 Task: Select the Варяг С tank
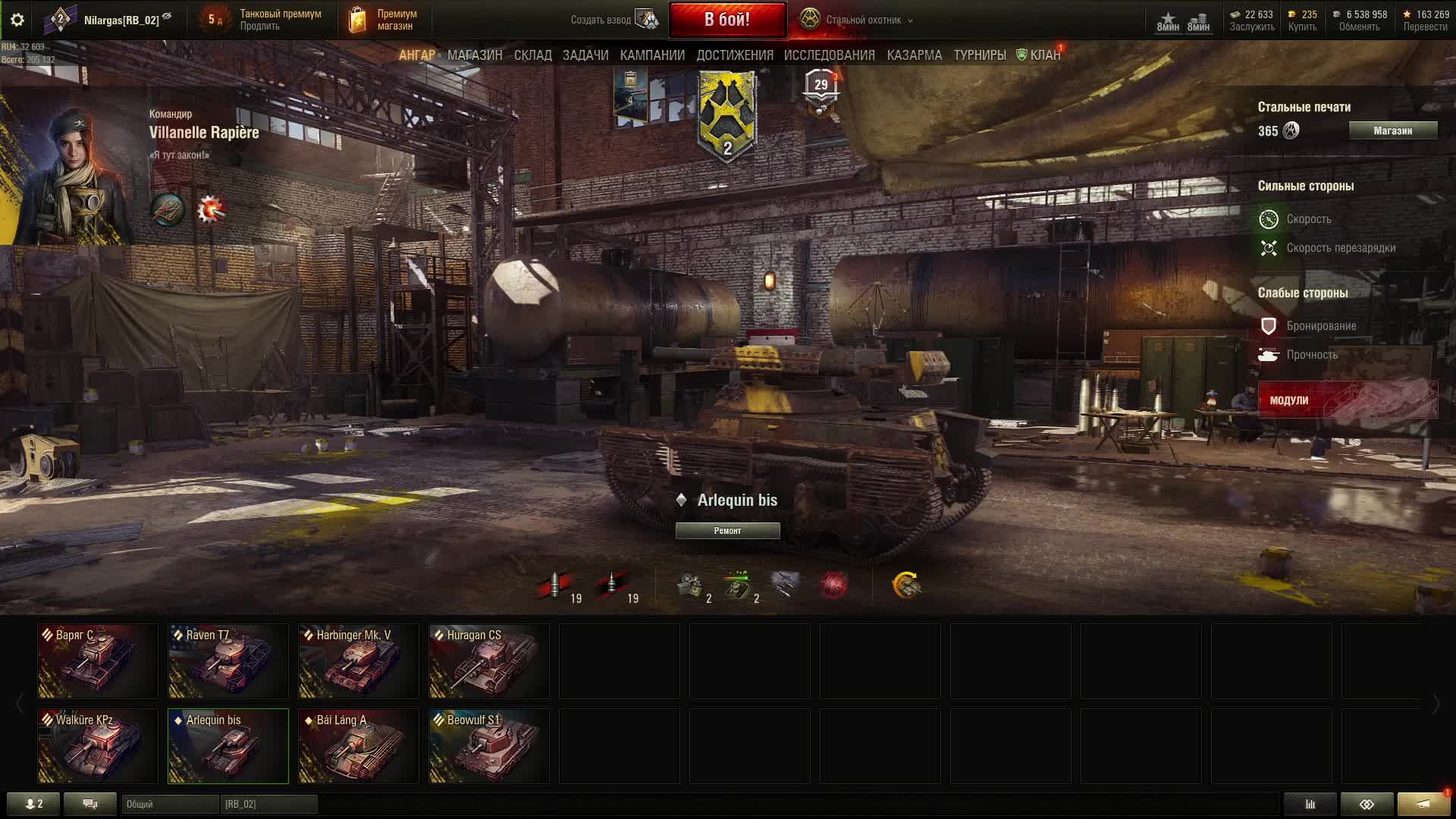[x=98, y=661]
